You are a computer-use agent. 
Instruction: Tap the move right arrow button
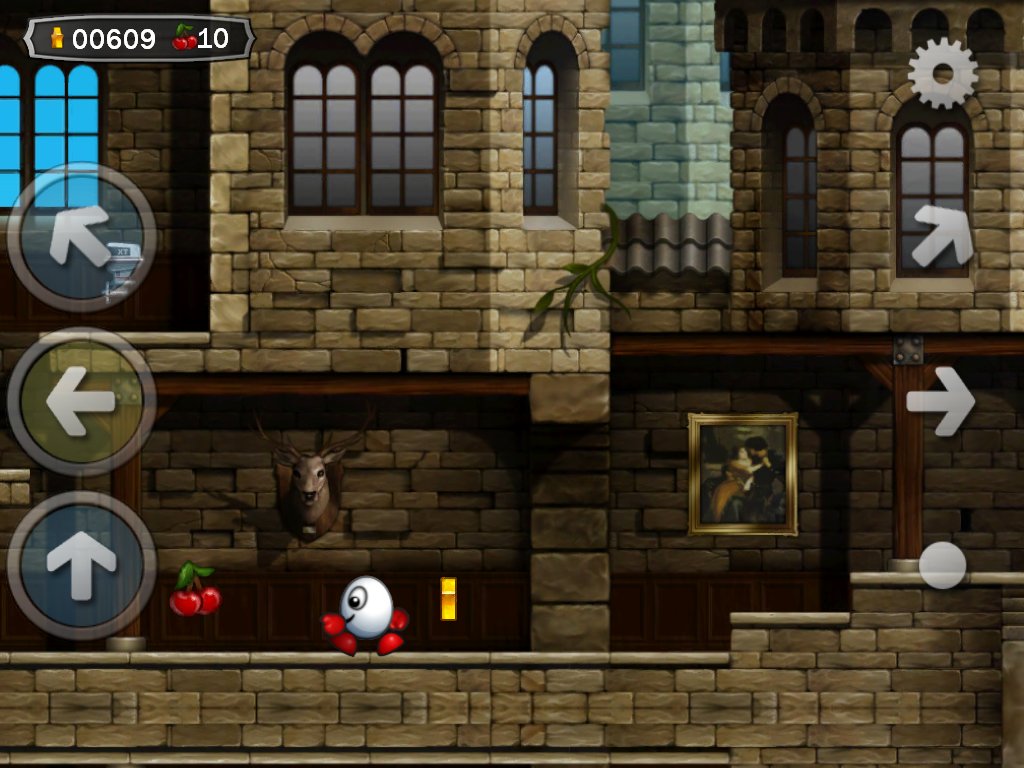coord(940,401)
